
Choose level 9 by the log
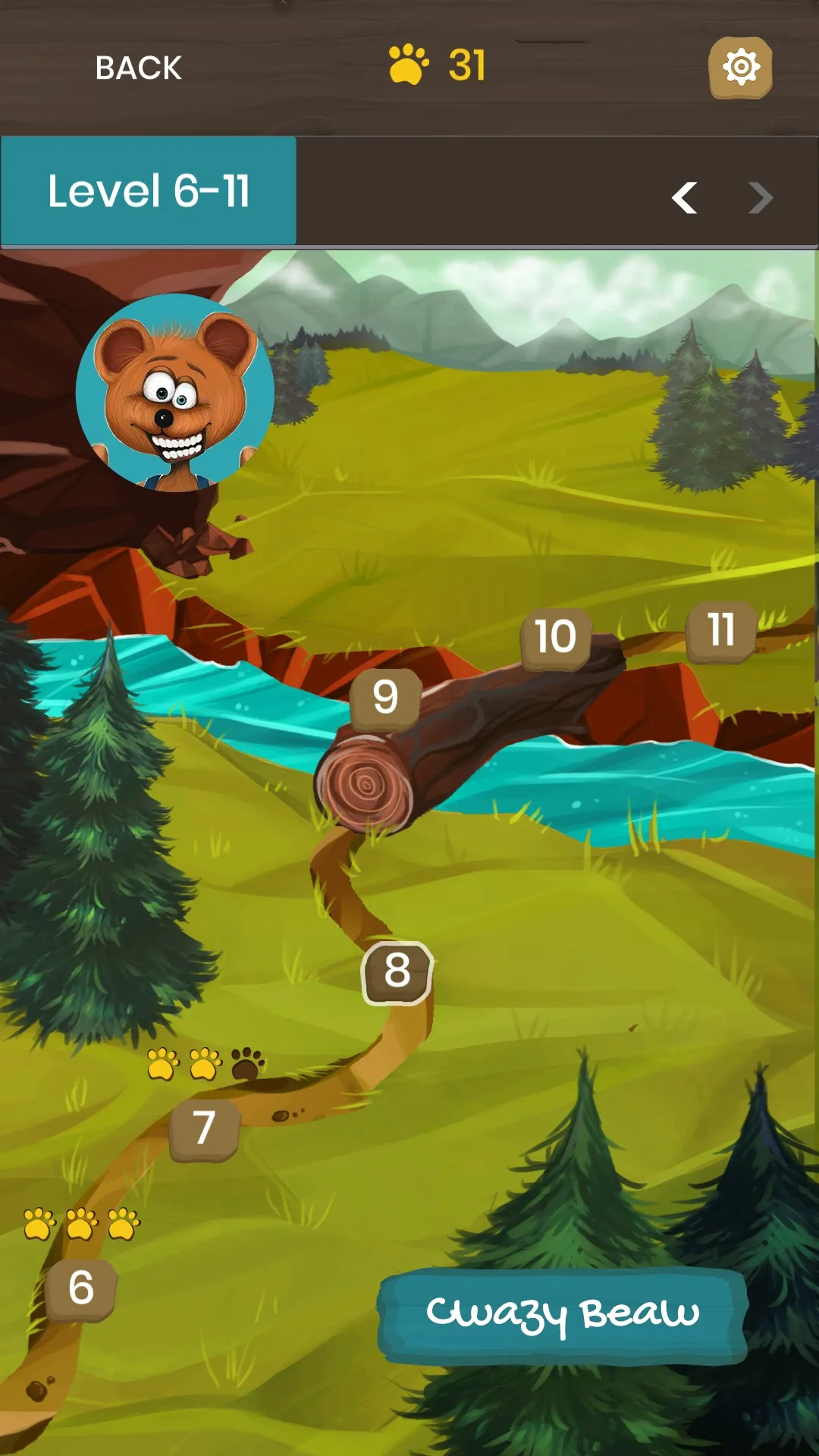click(385, 698)
